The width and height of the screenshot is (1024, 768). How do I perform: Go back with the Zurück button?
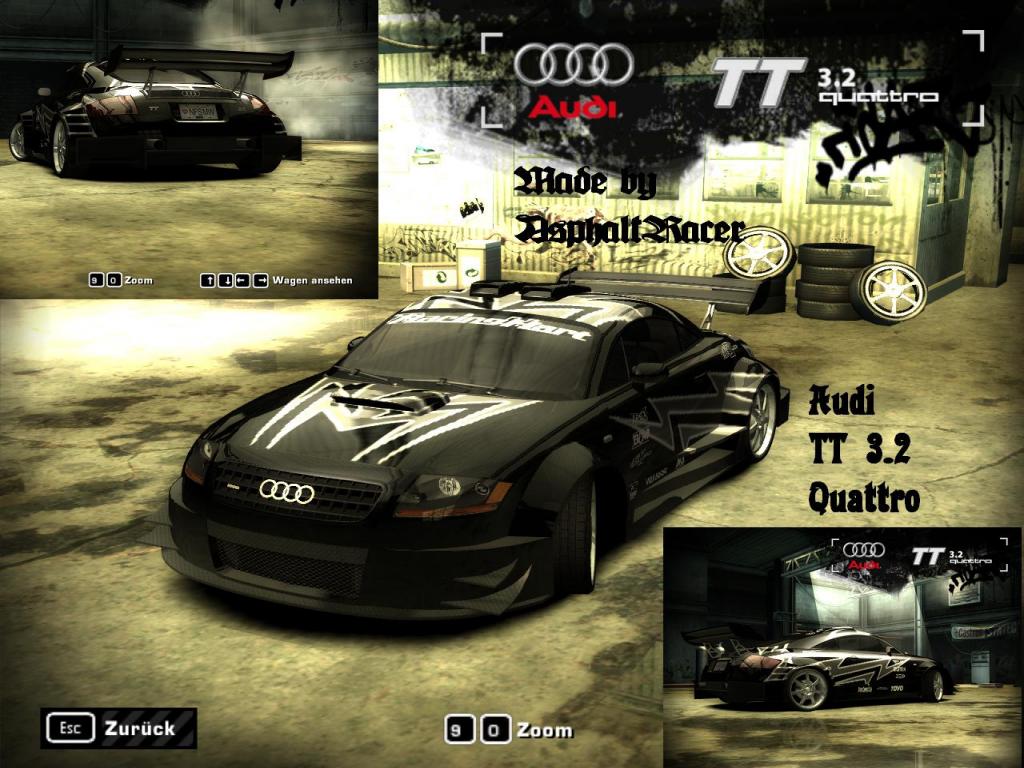point(119,728)
